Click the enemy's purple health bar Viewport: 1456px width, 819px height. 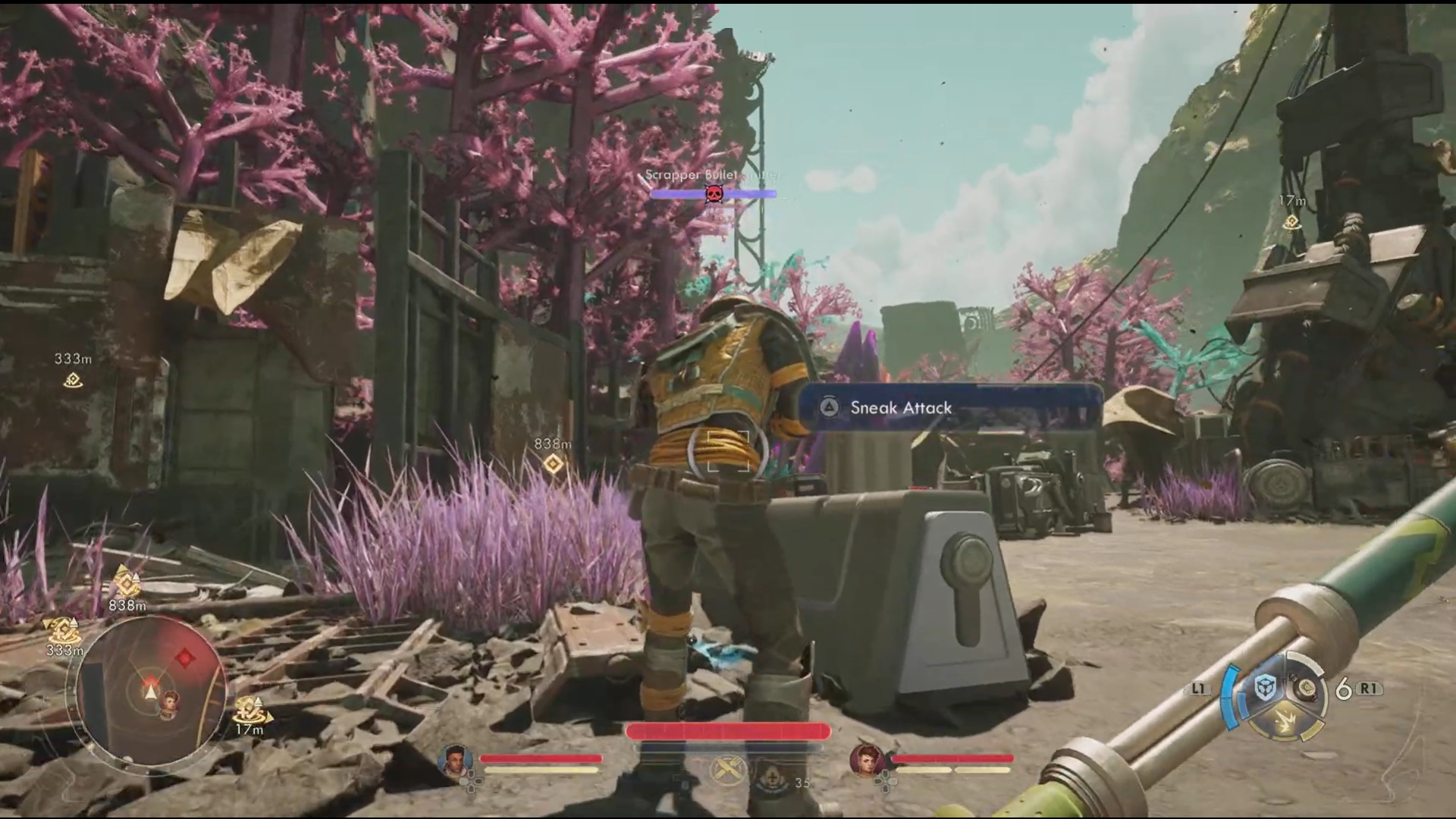pos(675,195)
